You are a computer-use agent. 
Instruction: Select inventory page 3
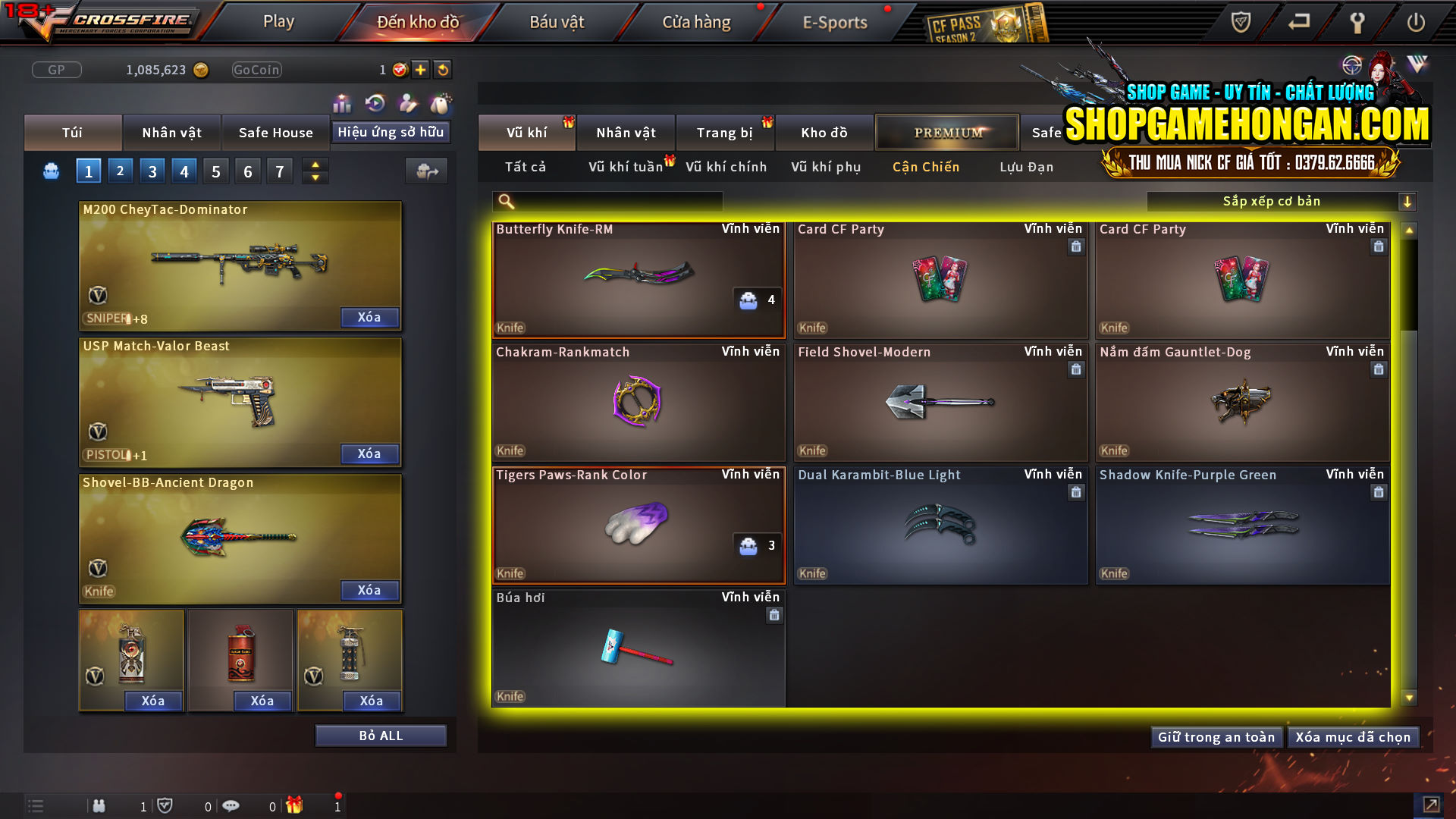[152, 171]
